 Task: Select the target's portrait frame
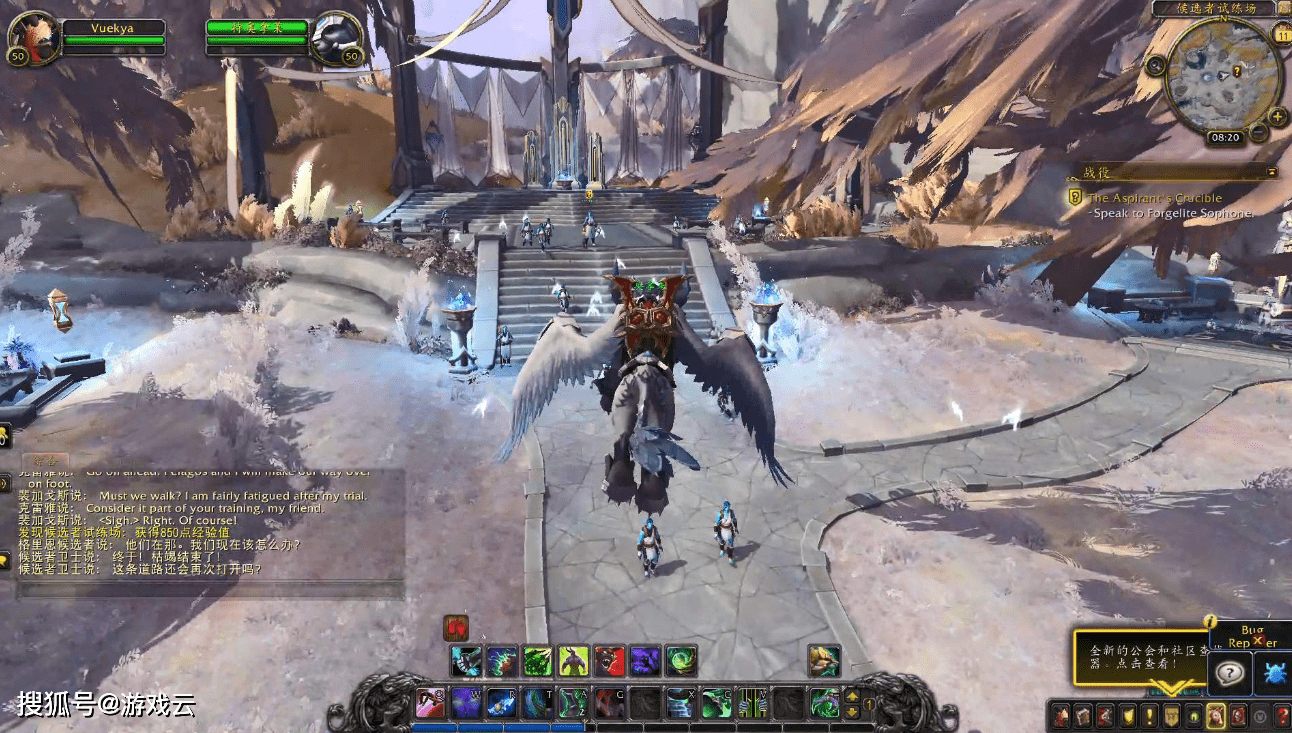click(336, 38)
